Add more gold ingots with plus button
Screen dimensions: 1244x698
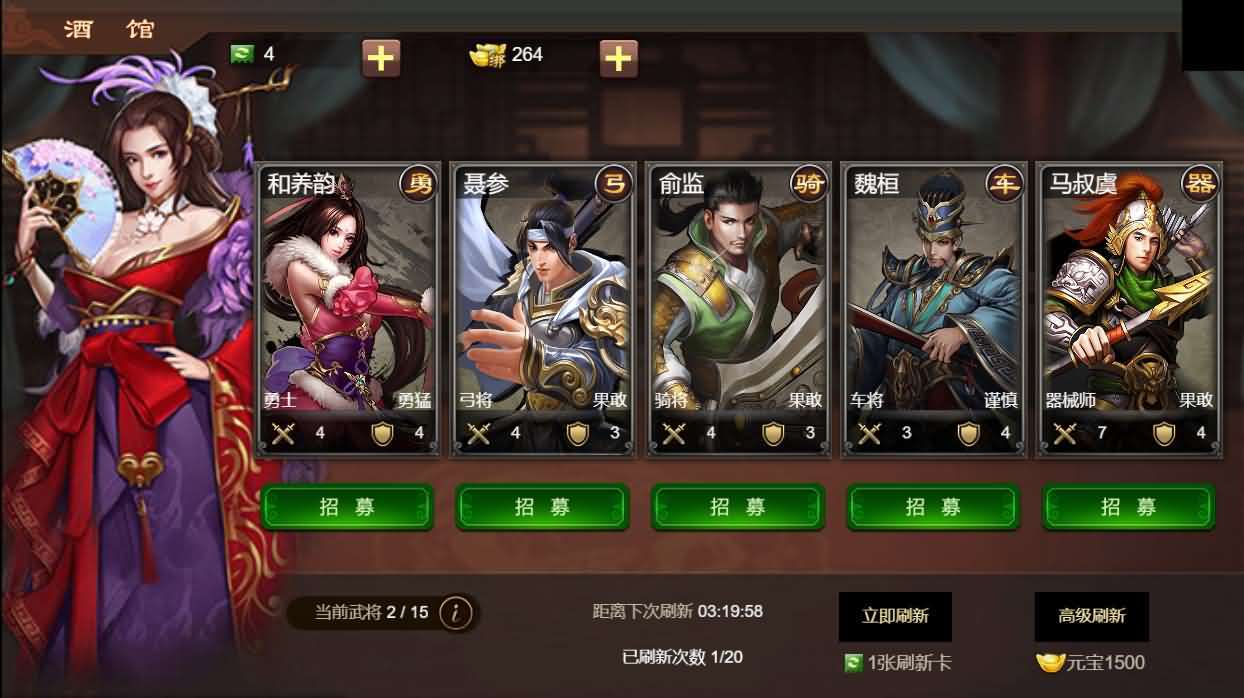pyautogui.click(x=618, y=58)
